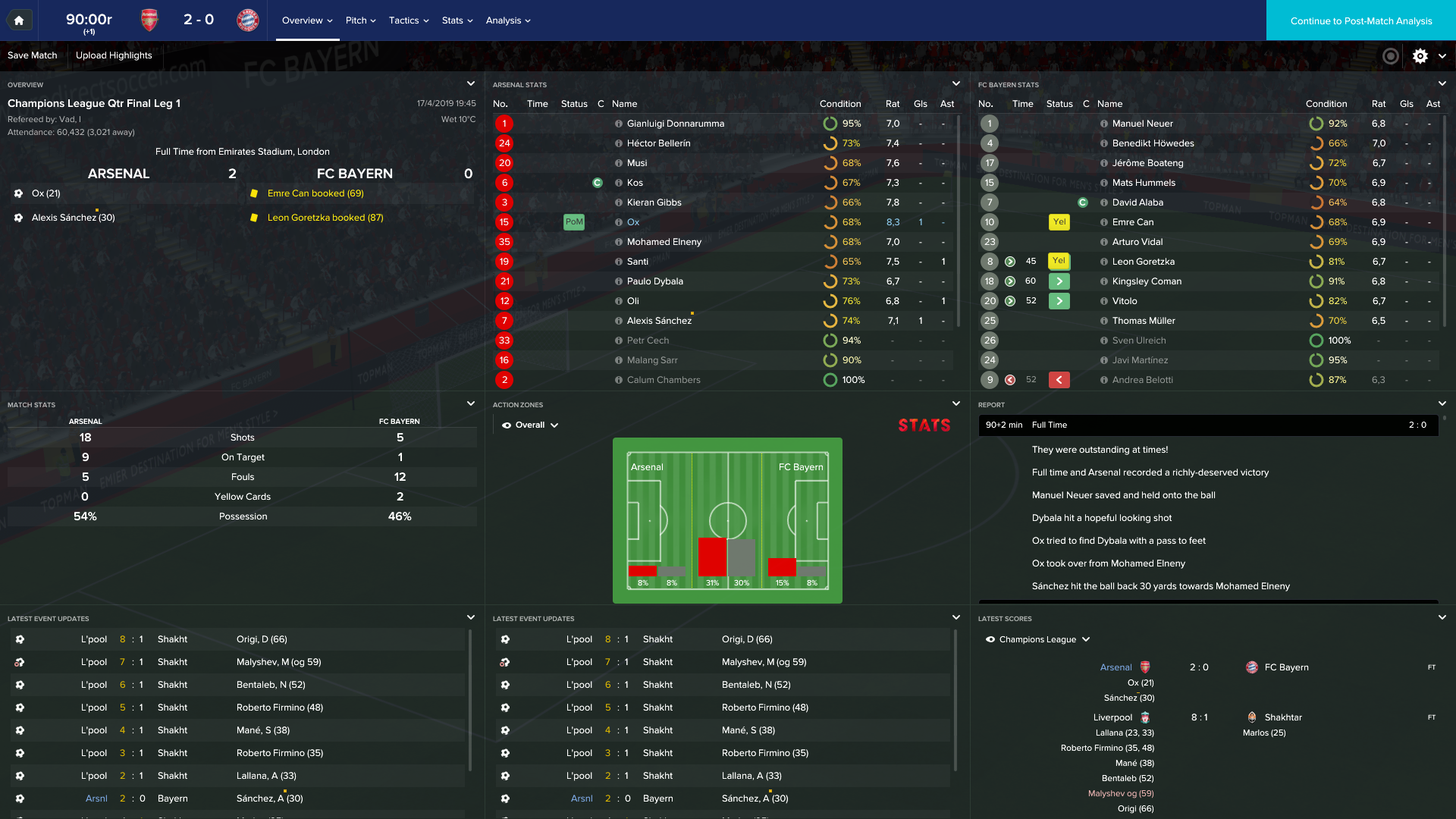
Task: Open the Overview dropdown menu
Action: pyautogui.click(x=307, y=20)
